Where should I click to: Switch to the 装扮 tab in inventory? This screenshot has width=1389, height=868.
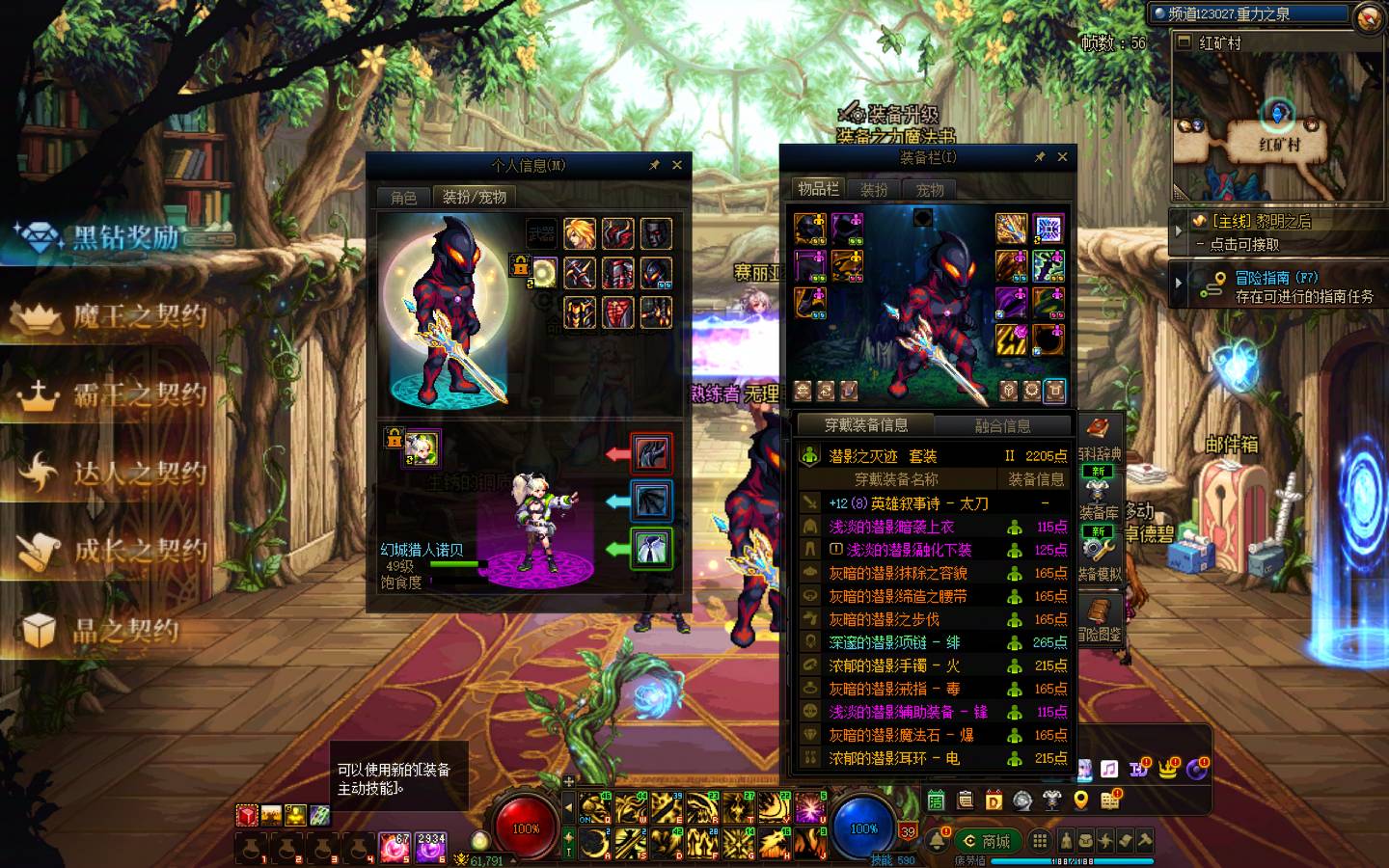click(874, 190)
